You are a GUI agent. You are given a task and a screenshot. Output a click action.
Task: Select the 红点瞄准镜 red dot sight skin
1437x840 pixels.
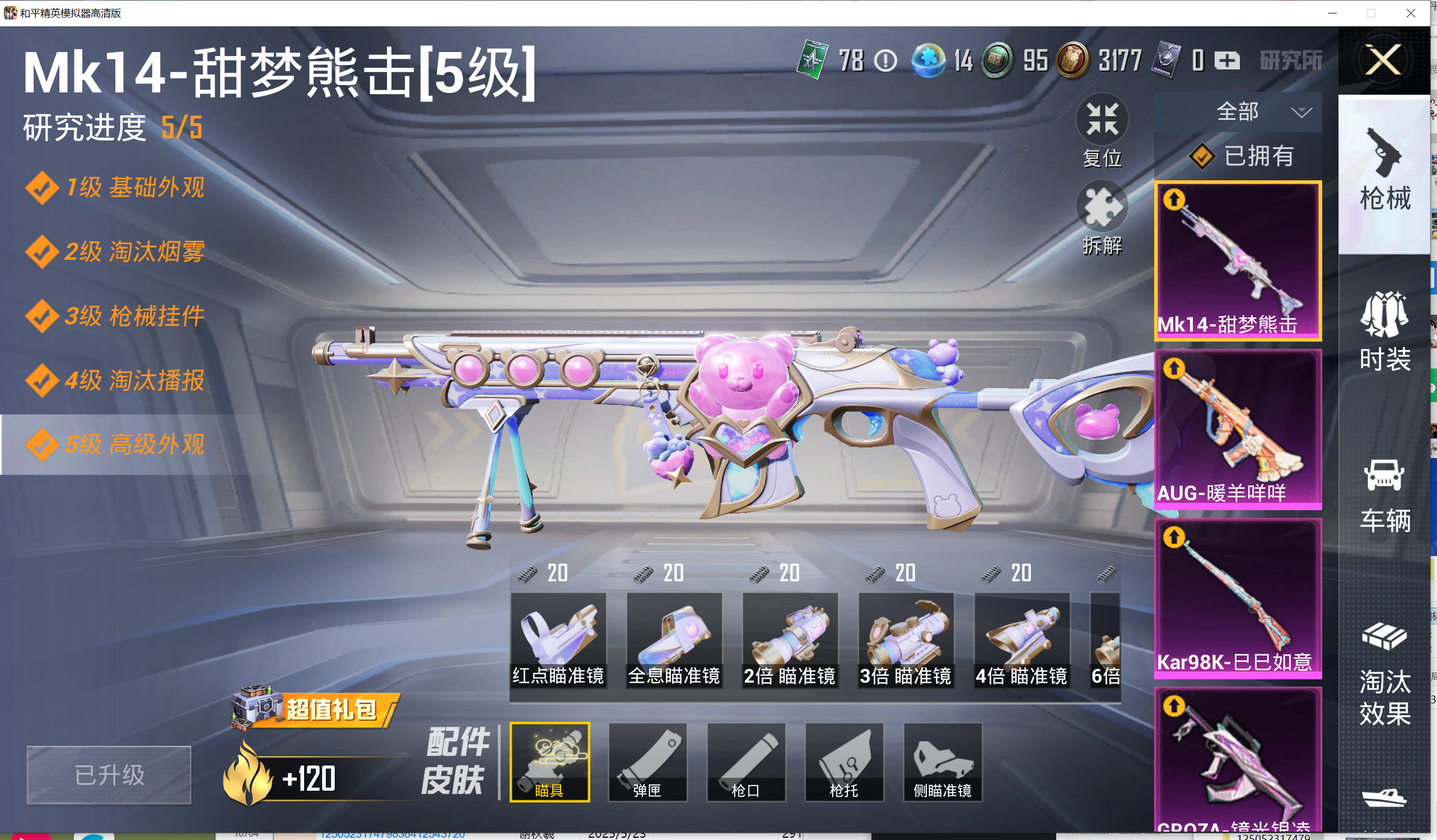tap(558, 640)
